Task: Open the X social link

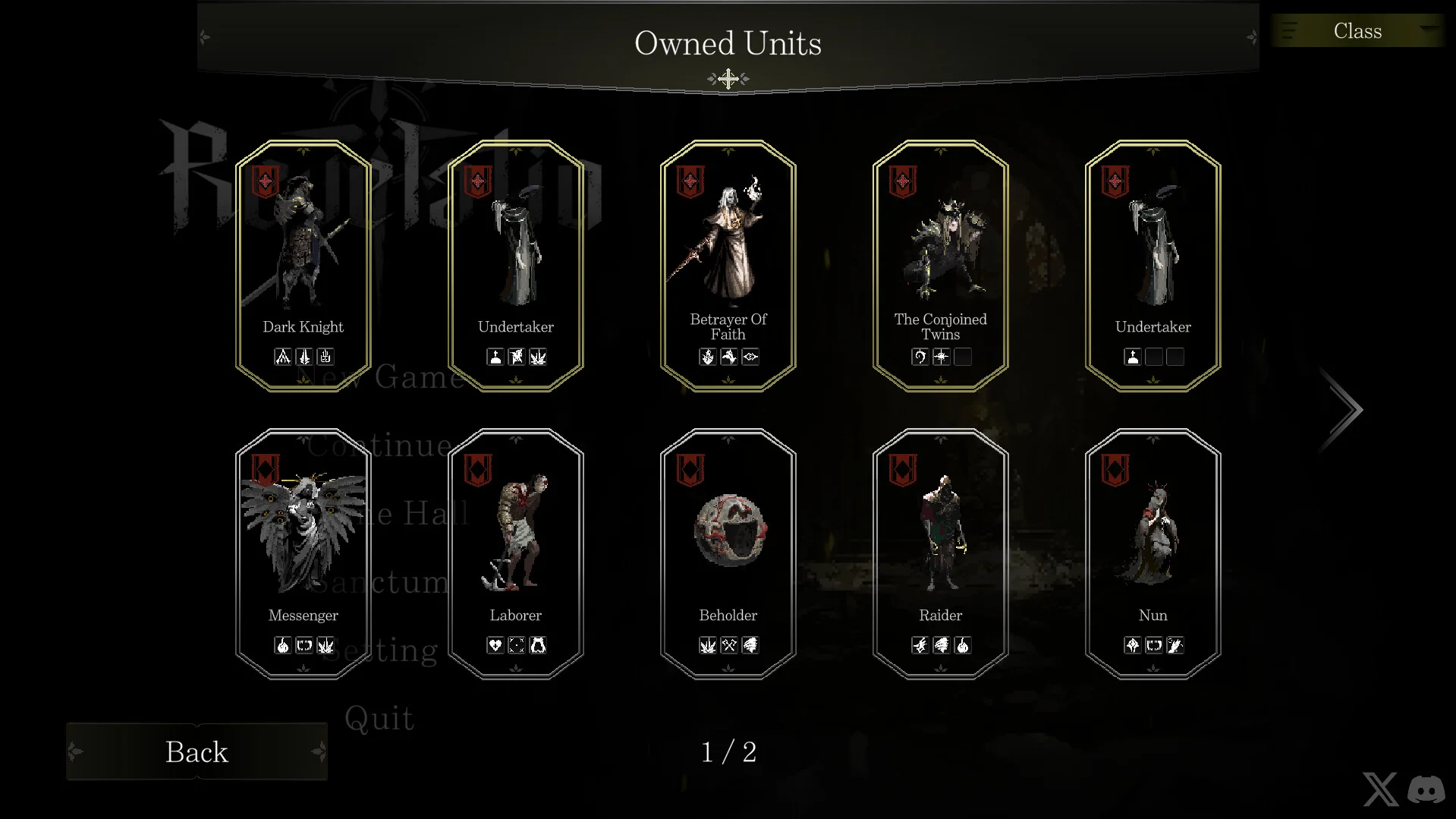Action: [x=1380, y=789]
